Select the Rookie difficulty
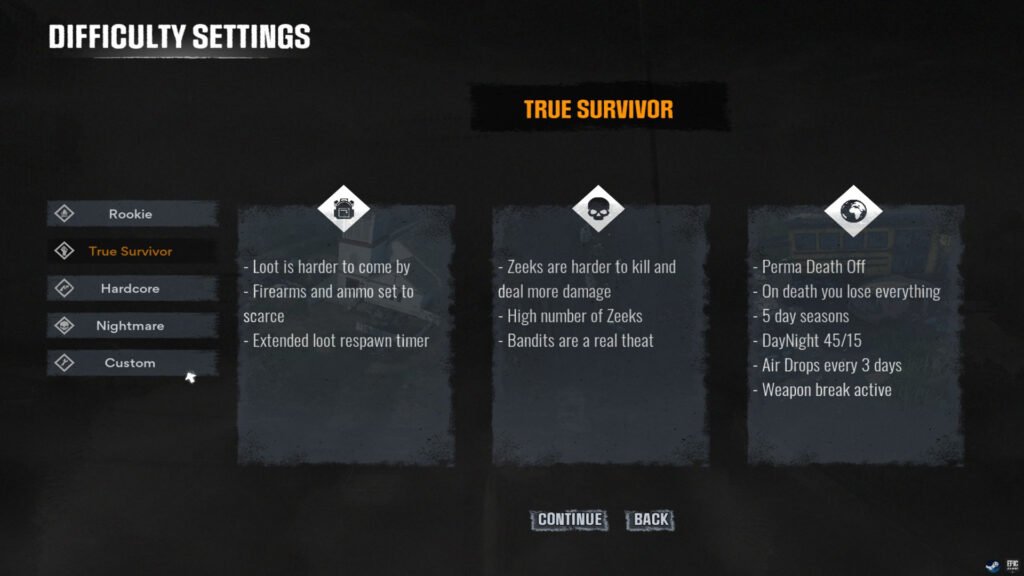This screenshot has width=1024, height=576. pyautogui.click(x=131, y=213)
